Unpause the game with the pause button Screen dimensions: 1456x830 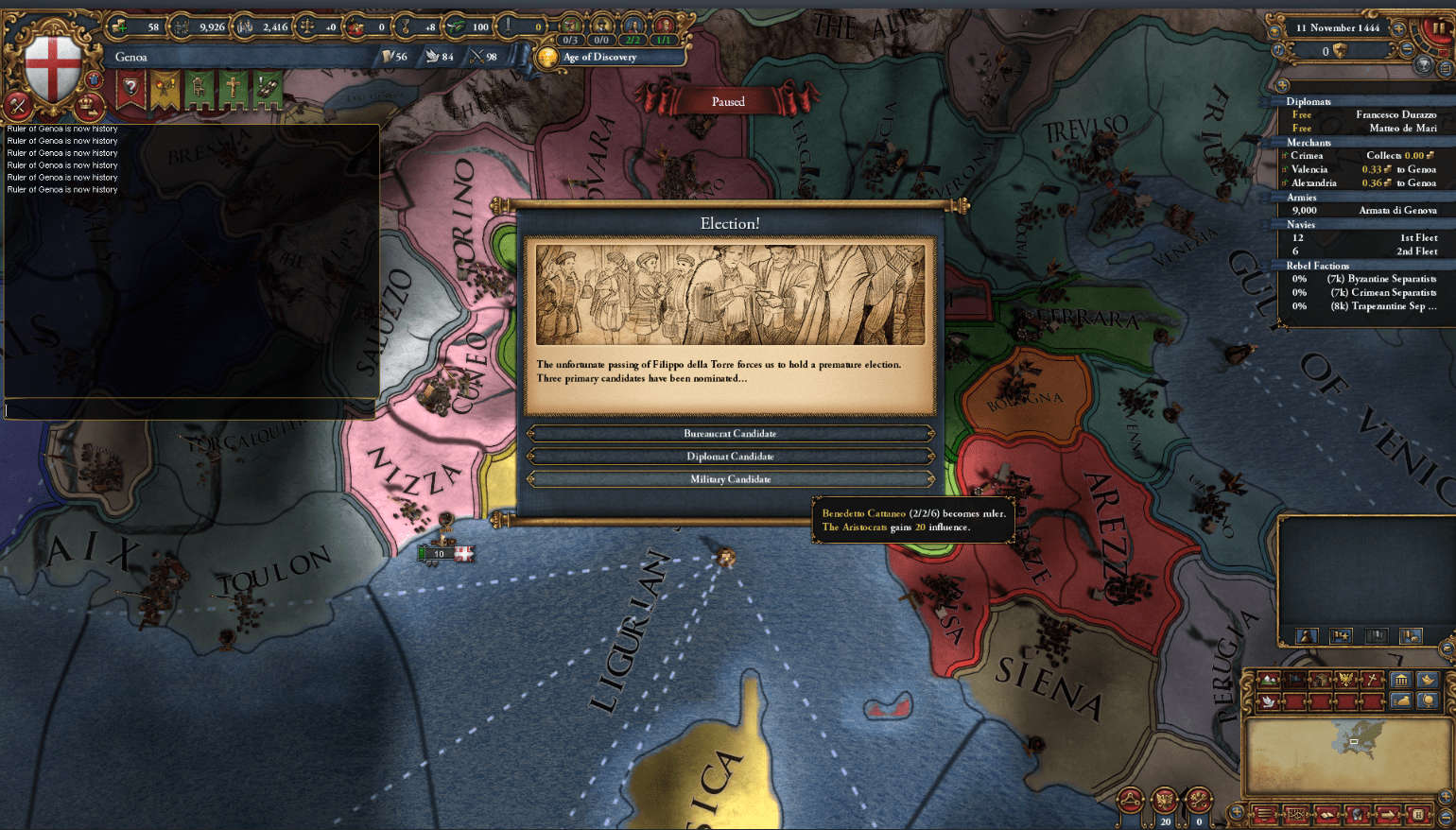[x=1439, y=28]
